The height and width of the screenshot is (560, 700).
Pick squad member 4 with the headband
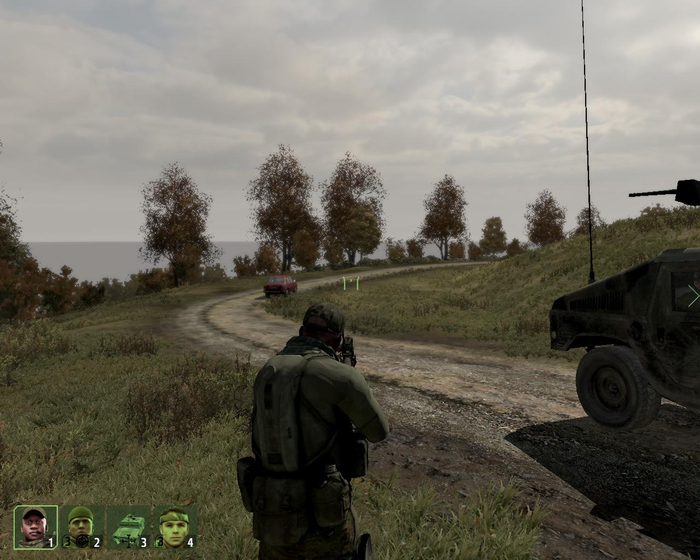coord(173,527)
